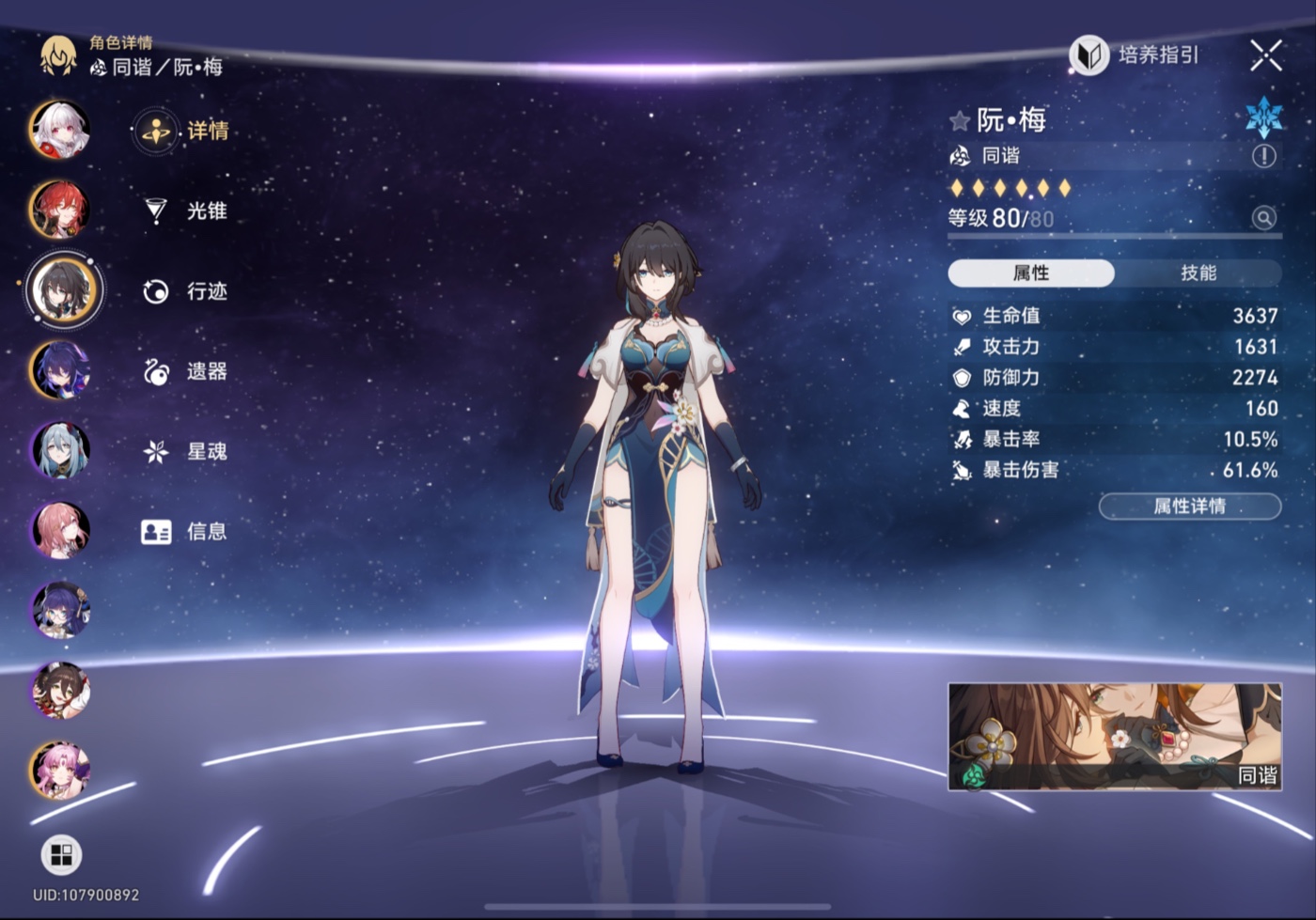Click the magnifier icon next to level
Screen dimensions: 1316x920
(1264, 218)
